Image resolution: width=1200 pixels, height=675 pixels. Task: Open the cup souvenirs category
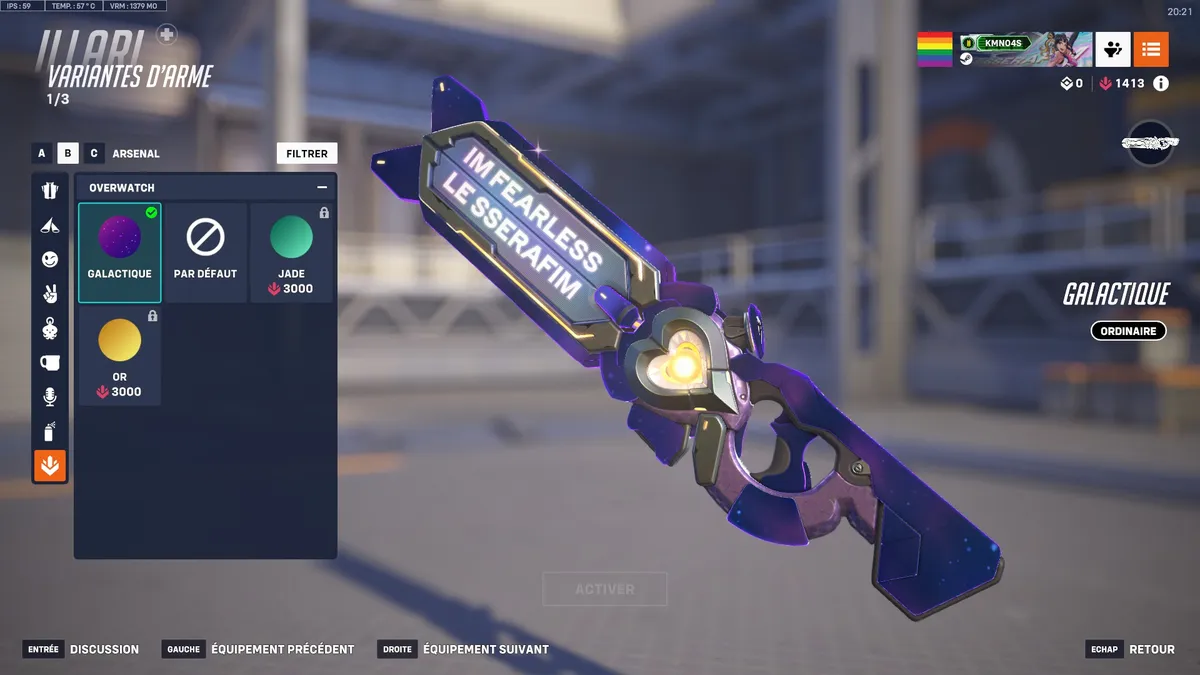click(x=50, y=362)
